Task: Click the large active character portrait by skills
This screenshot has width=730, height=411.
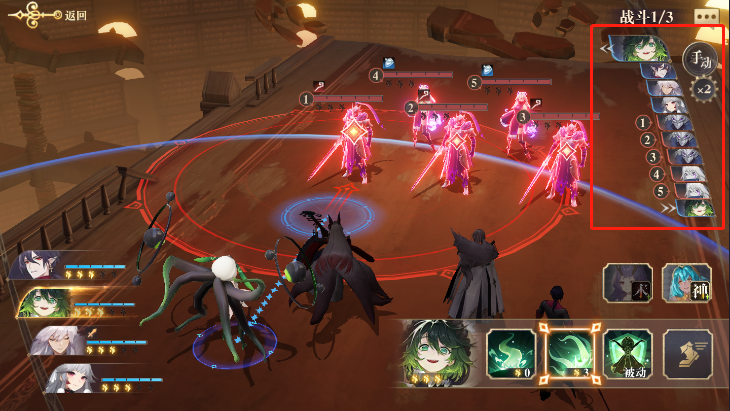Action: coord(438,352)
